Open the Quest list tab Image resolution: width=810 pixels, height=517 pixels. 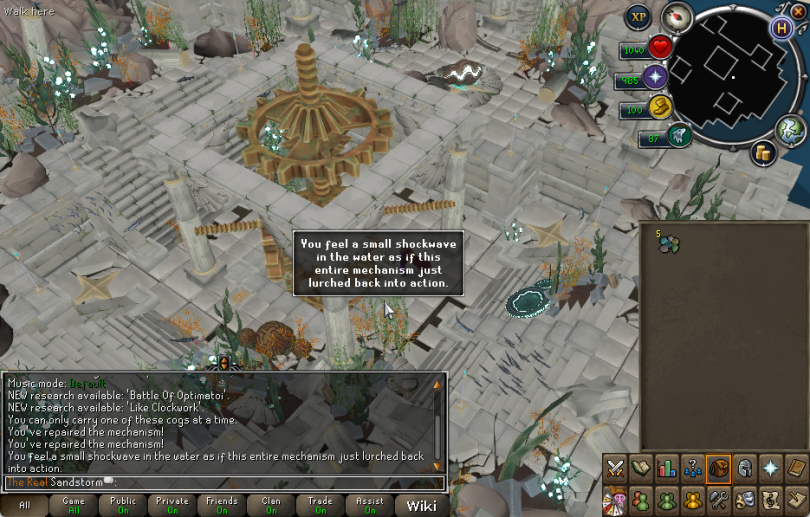click(x=641, y=468)
